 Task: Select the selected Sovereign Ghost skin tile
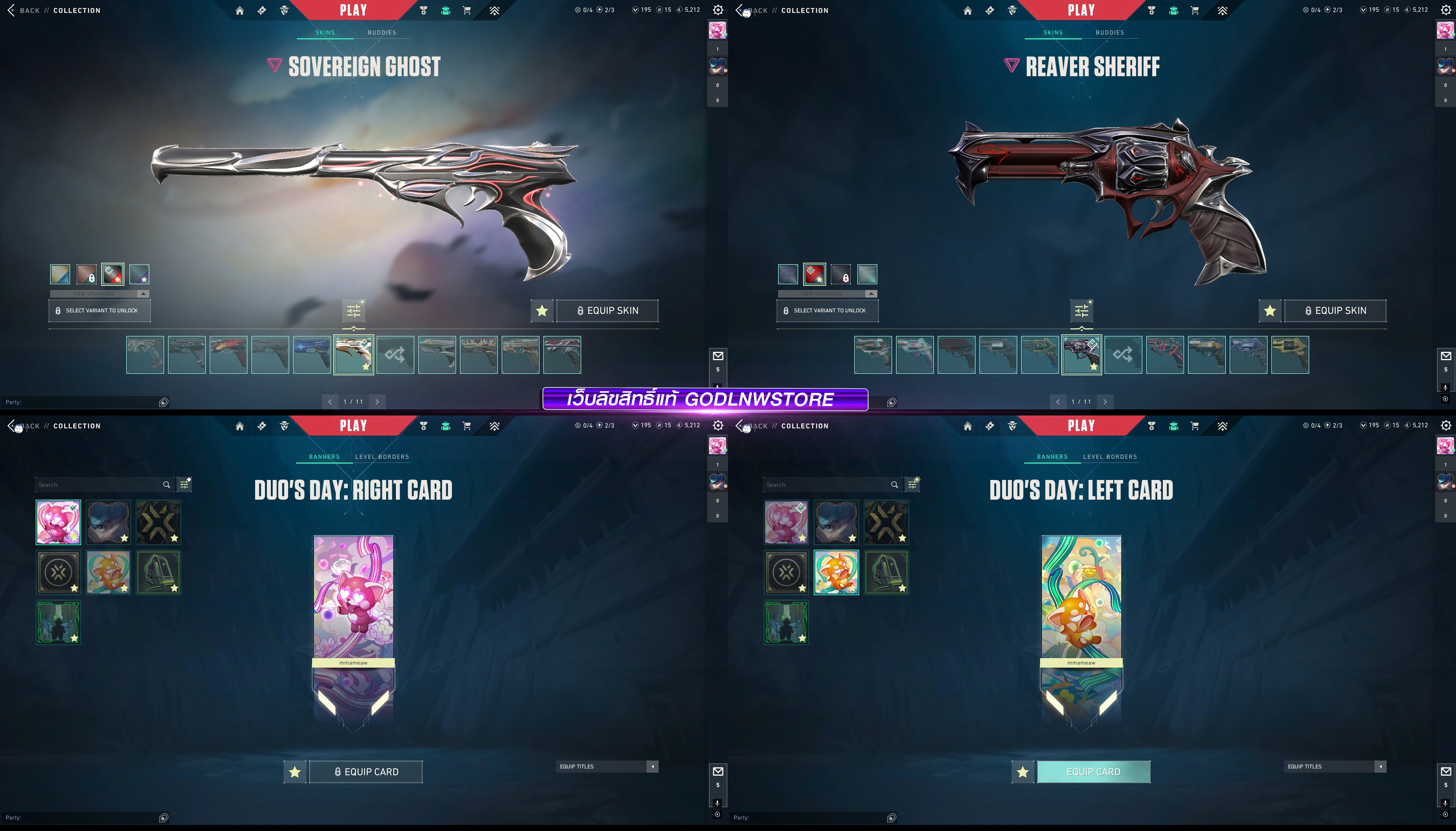[x=353, y=354]
